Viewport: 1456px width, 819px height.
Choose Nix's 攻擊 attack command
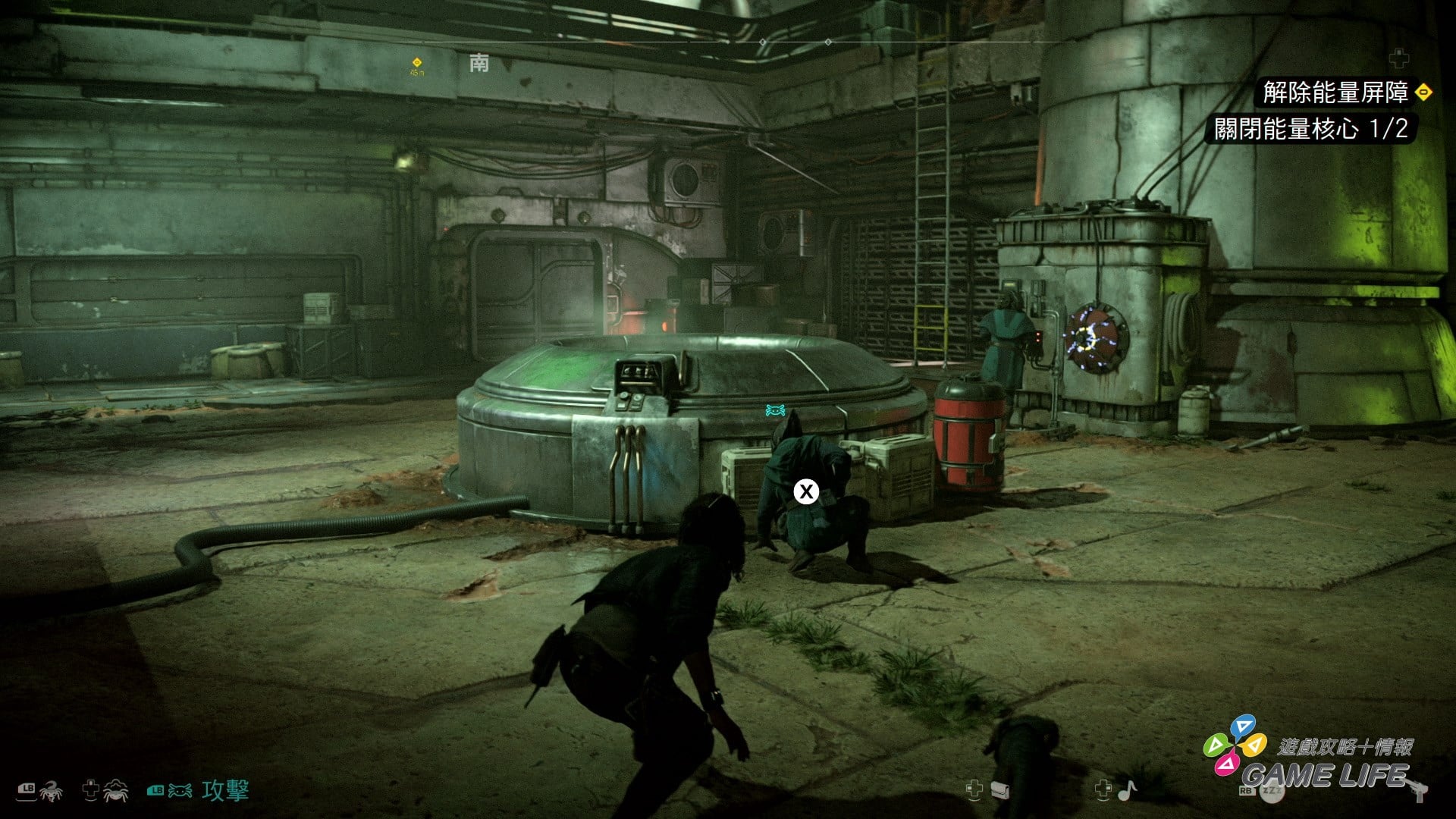[x=224, y=791]
